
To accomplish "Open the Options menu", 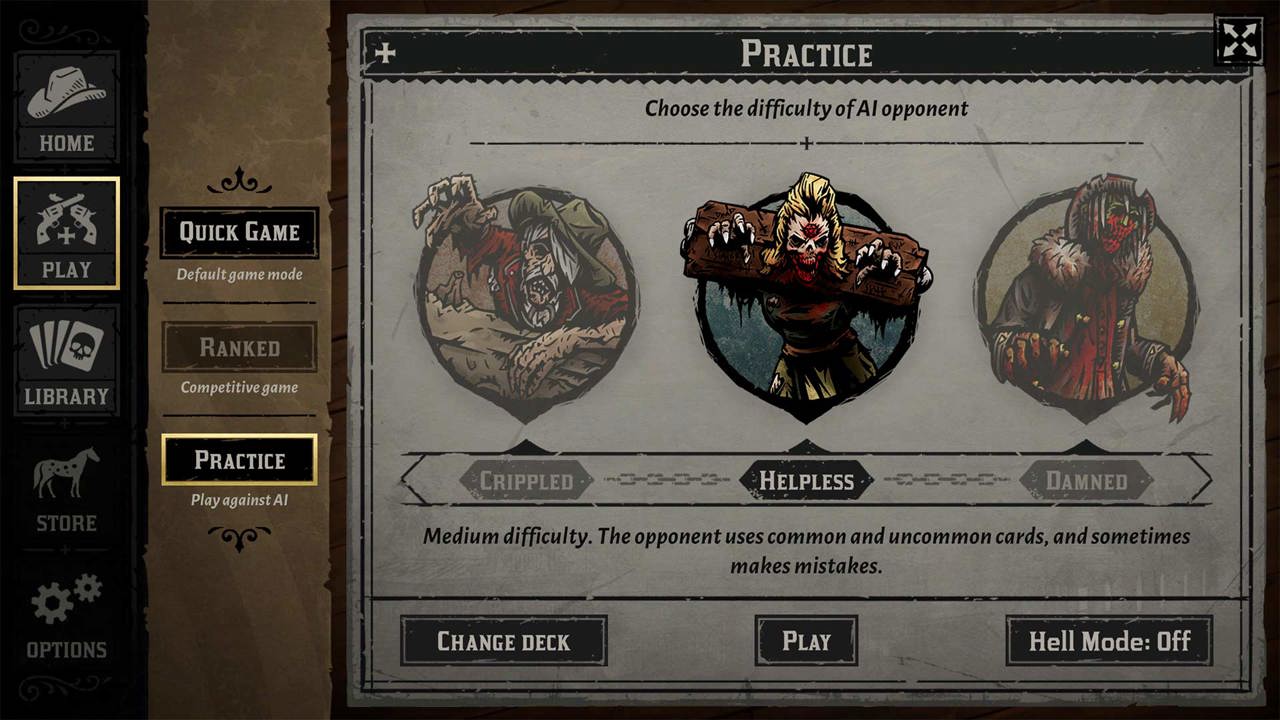I will click(x=66, y=615).
